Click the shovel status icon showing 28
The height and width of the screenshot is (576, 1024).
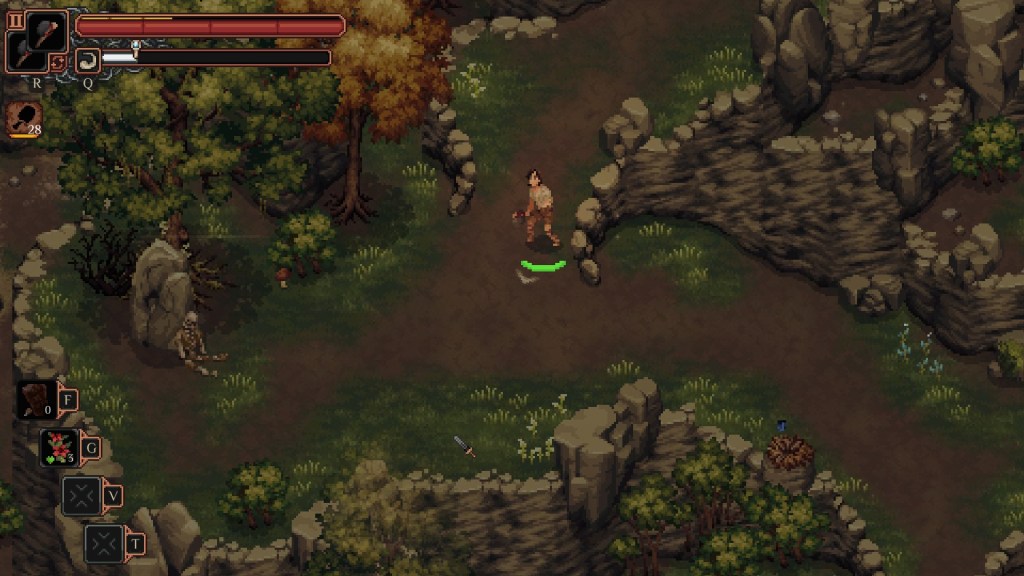tap(22, 118)
